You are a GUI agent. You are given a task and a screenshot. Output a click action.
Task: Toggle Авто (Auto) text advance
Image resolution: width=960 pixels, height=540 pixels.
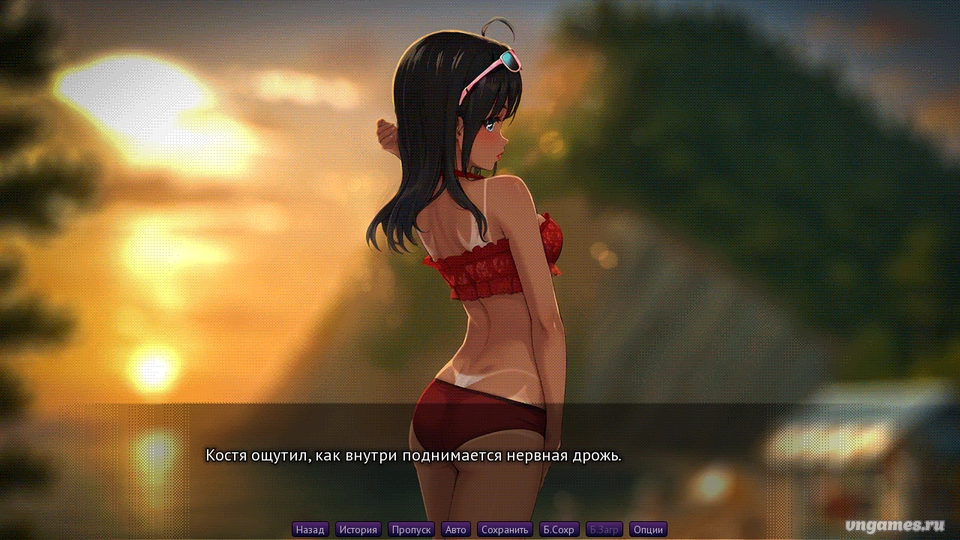(x=456, y=529)
